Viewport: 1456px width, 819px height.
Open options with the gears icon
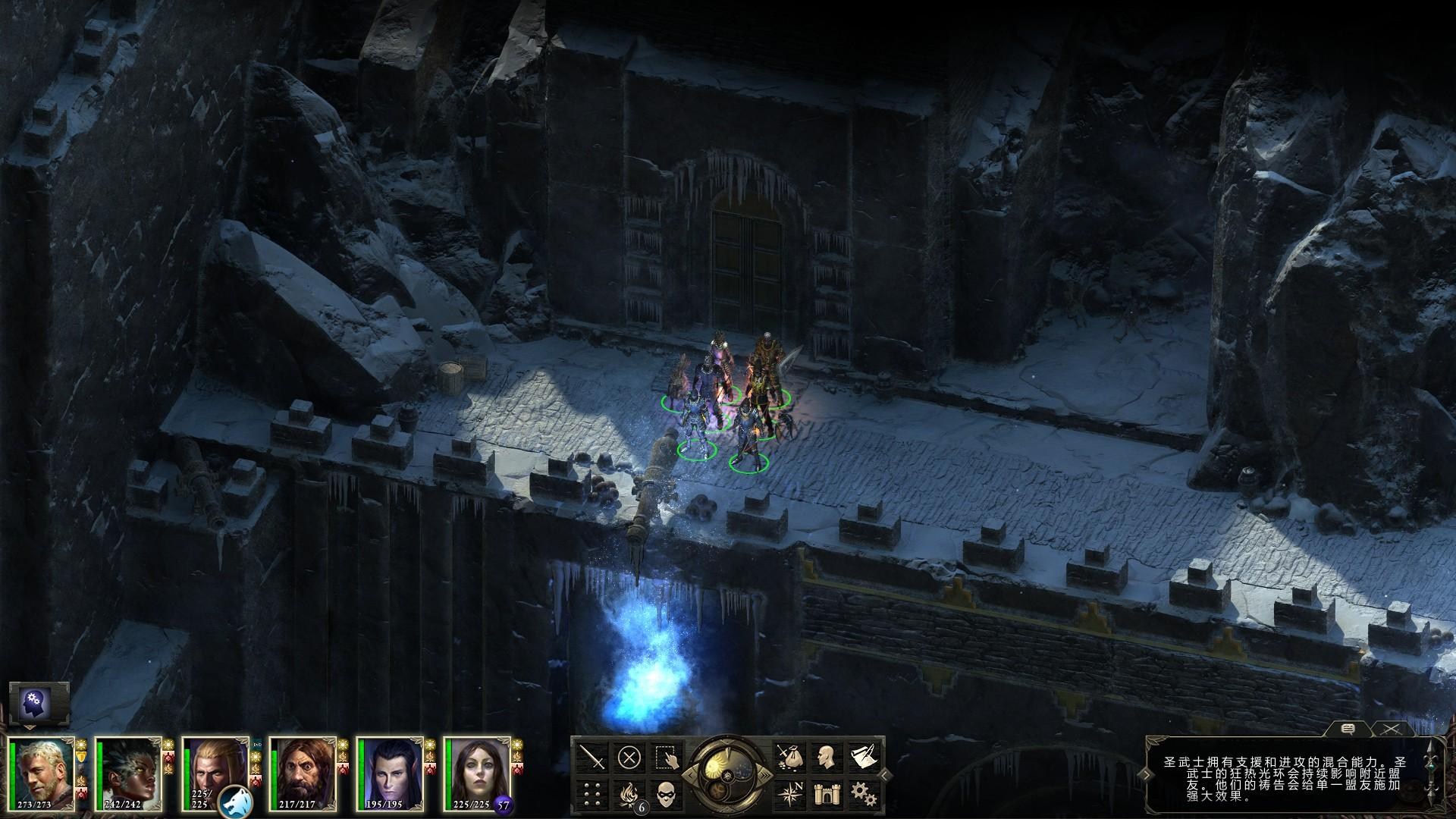pyautogui.click(x=862, y=794)
